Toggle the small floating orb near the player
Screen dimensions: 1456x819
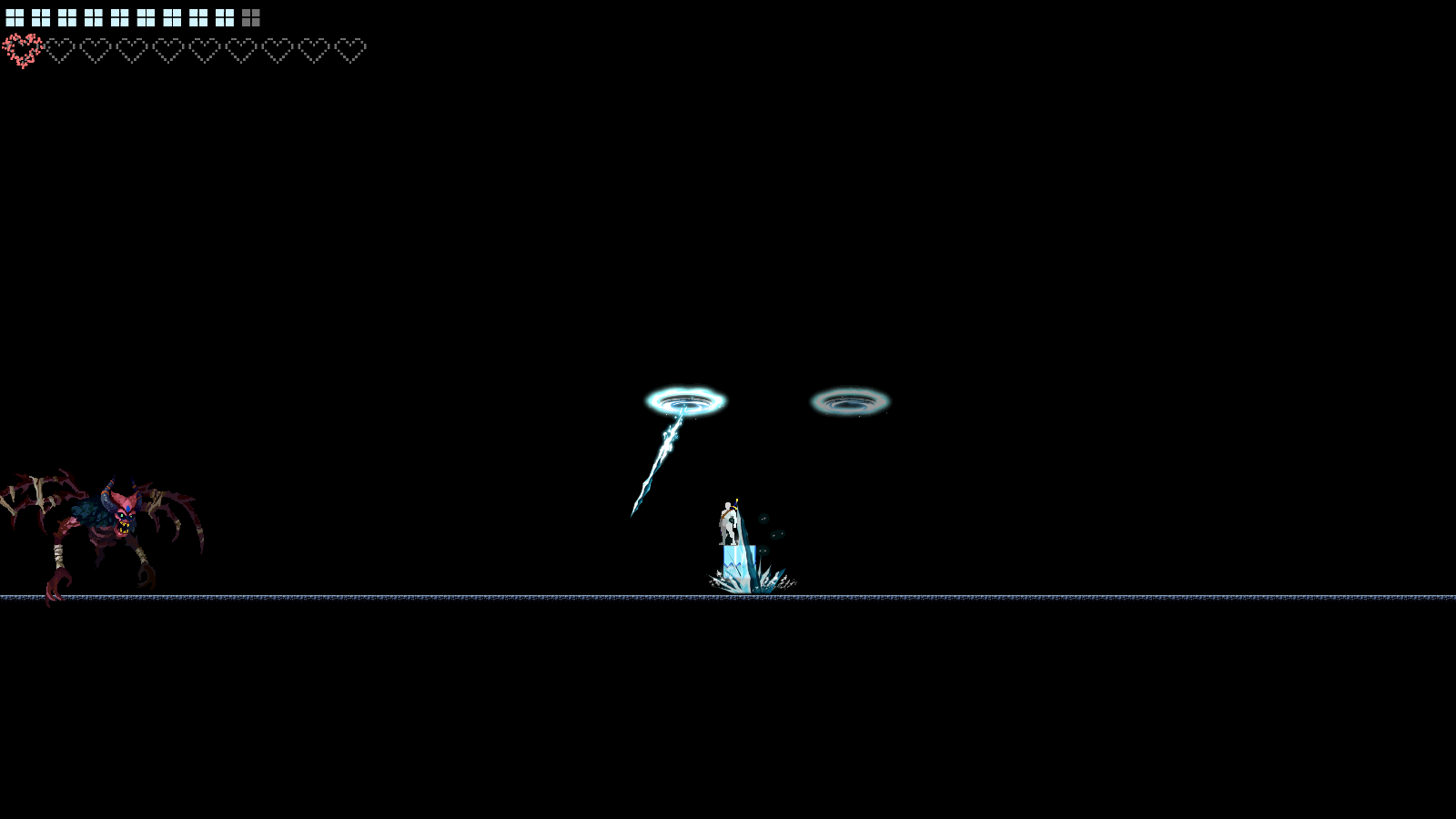(x=764, y=519)
